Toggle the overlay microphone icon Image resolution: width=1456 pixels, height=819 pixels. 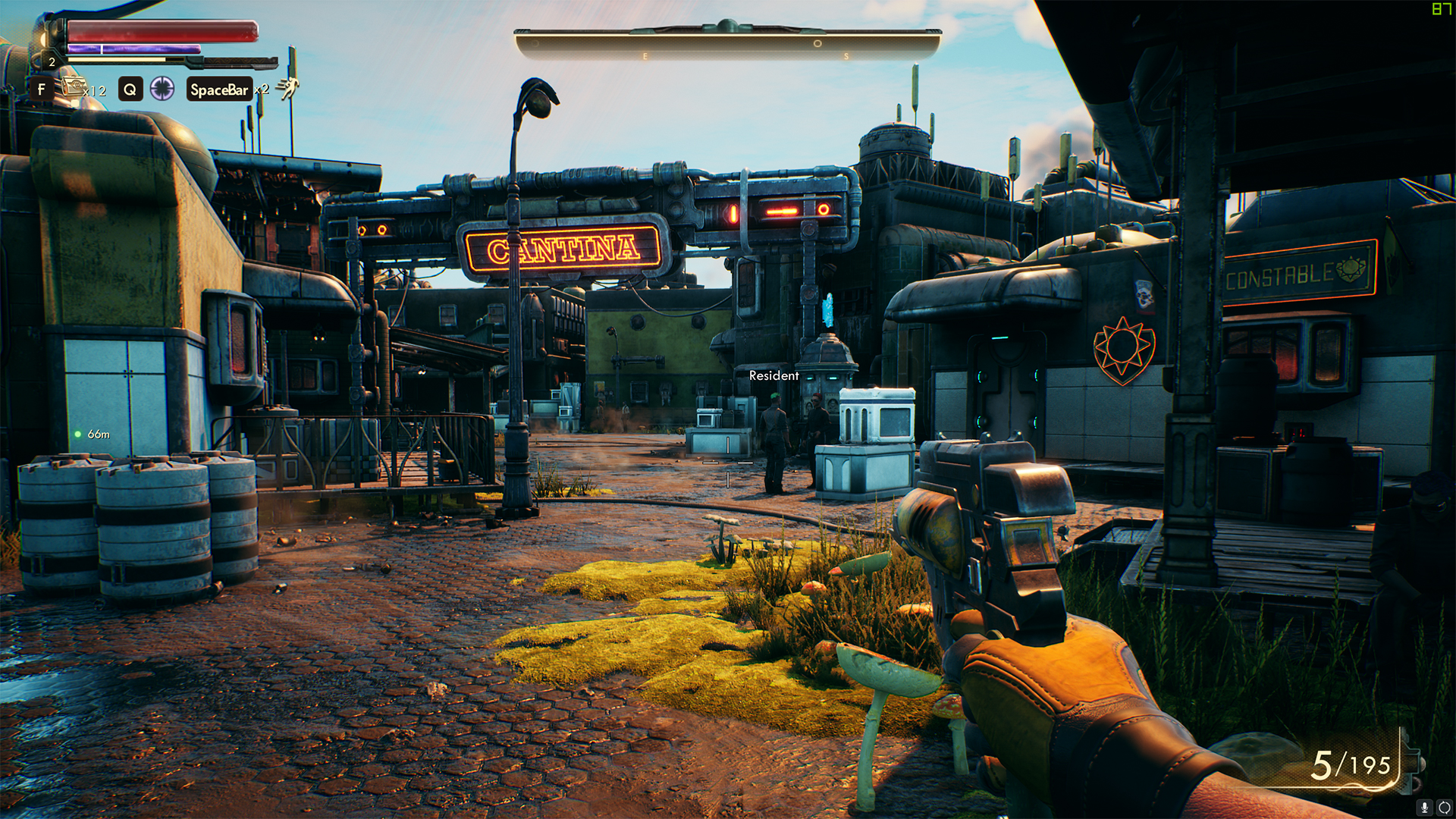tap(1425, 808)
